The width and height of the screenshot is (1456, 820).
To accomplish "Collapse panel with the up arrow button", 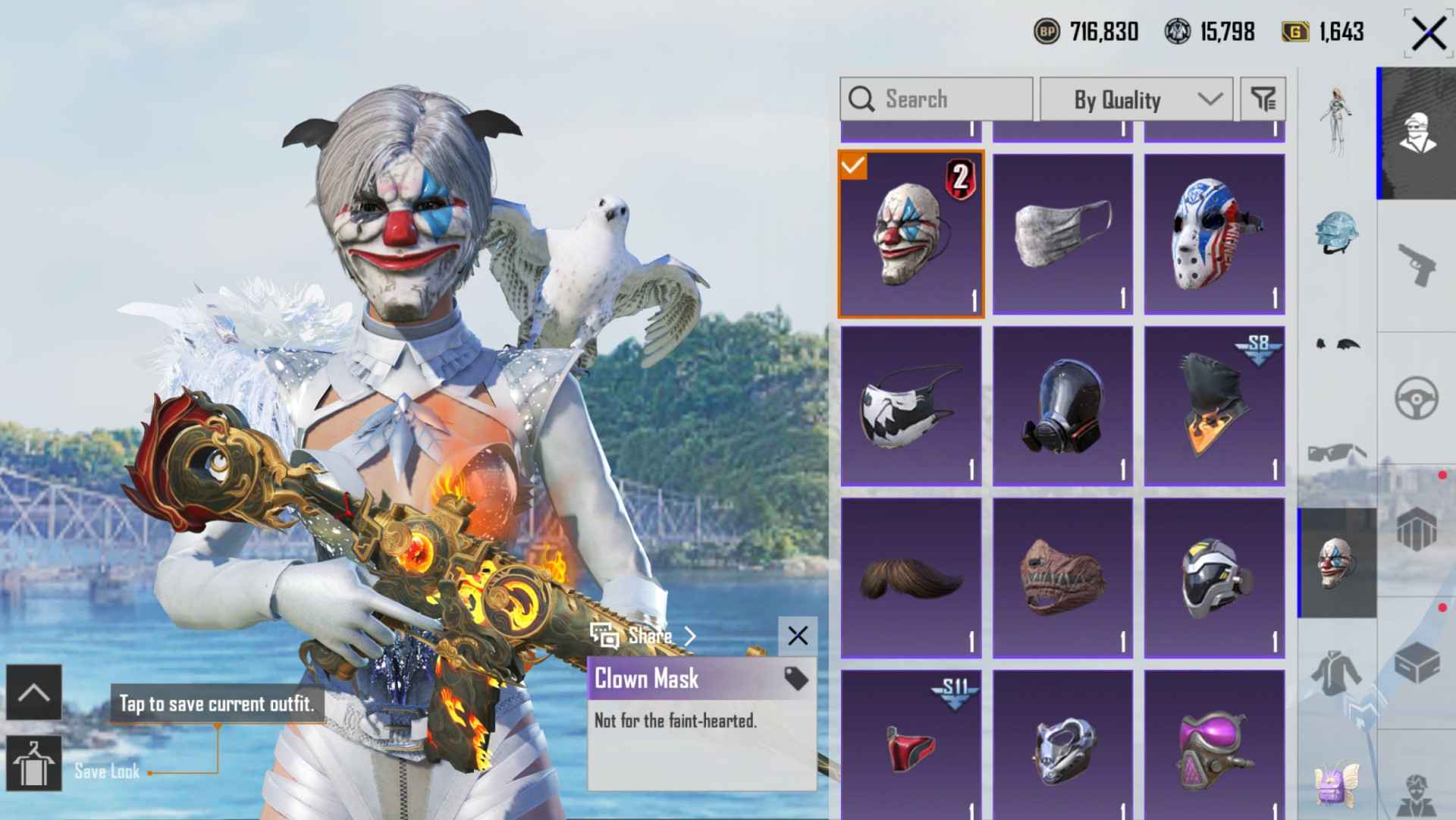I will 34,692.
